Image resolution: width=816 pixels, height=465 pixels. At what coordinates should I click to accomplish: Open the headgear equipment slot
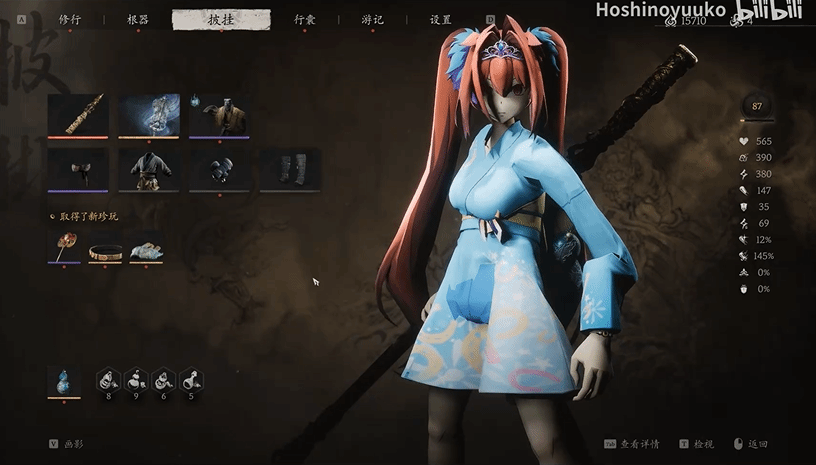pos(78,169)
